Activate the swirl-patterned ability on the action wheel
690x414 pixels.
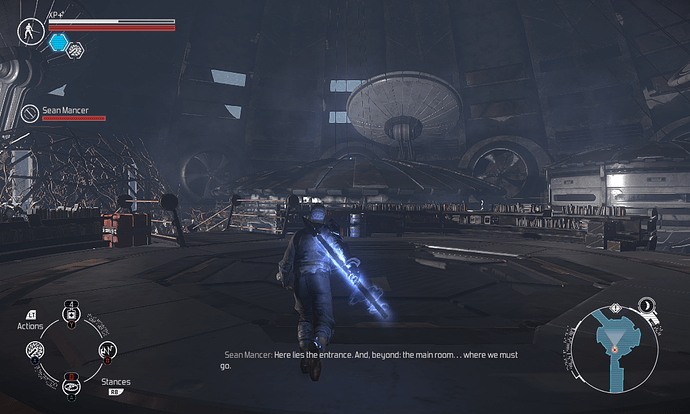(34, 351)
